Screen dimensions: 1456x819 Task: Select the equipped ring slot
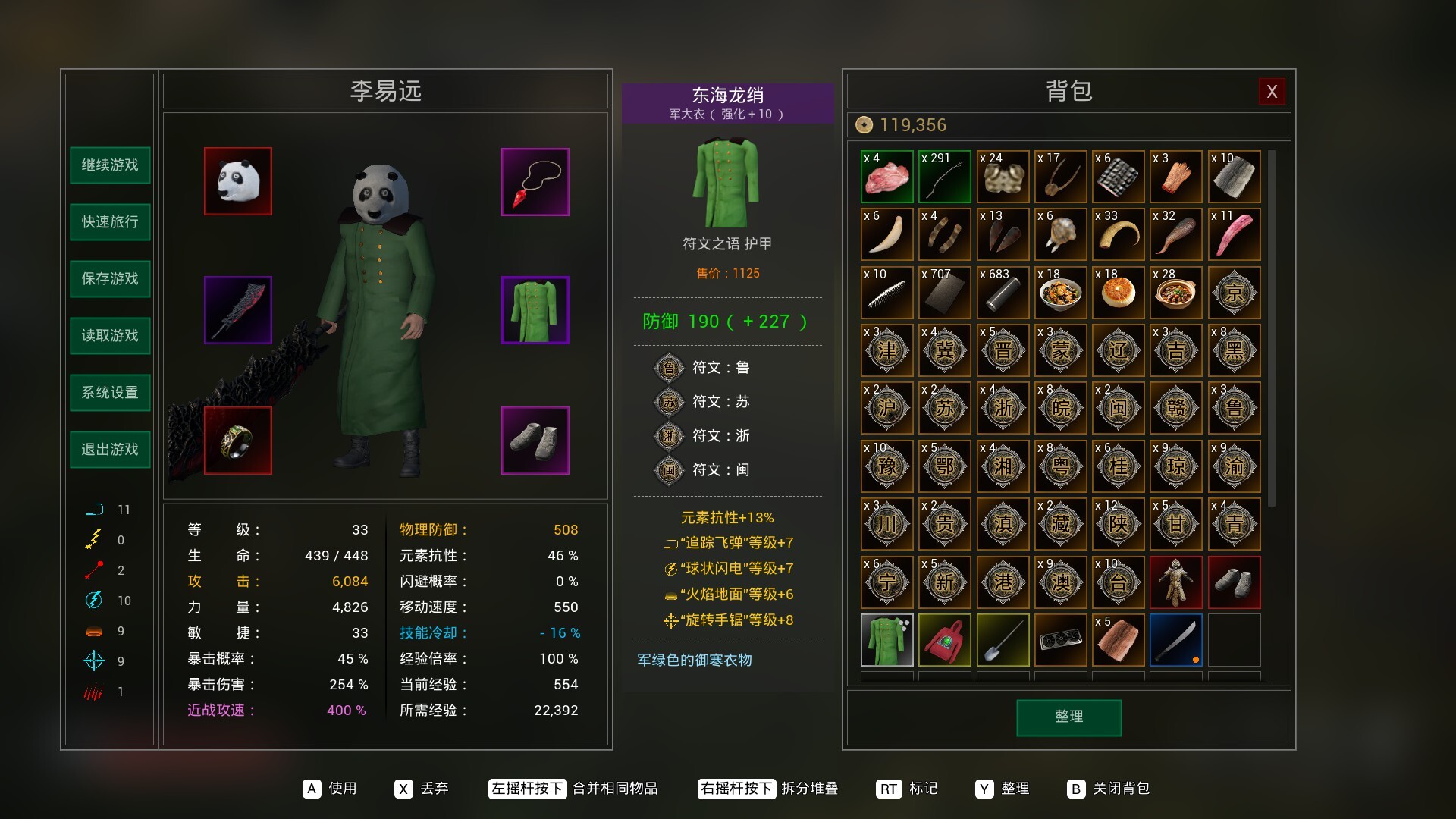237,441
